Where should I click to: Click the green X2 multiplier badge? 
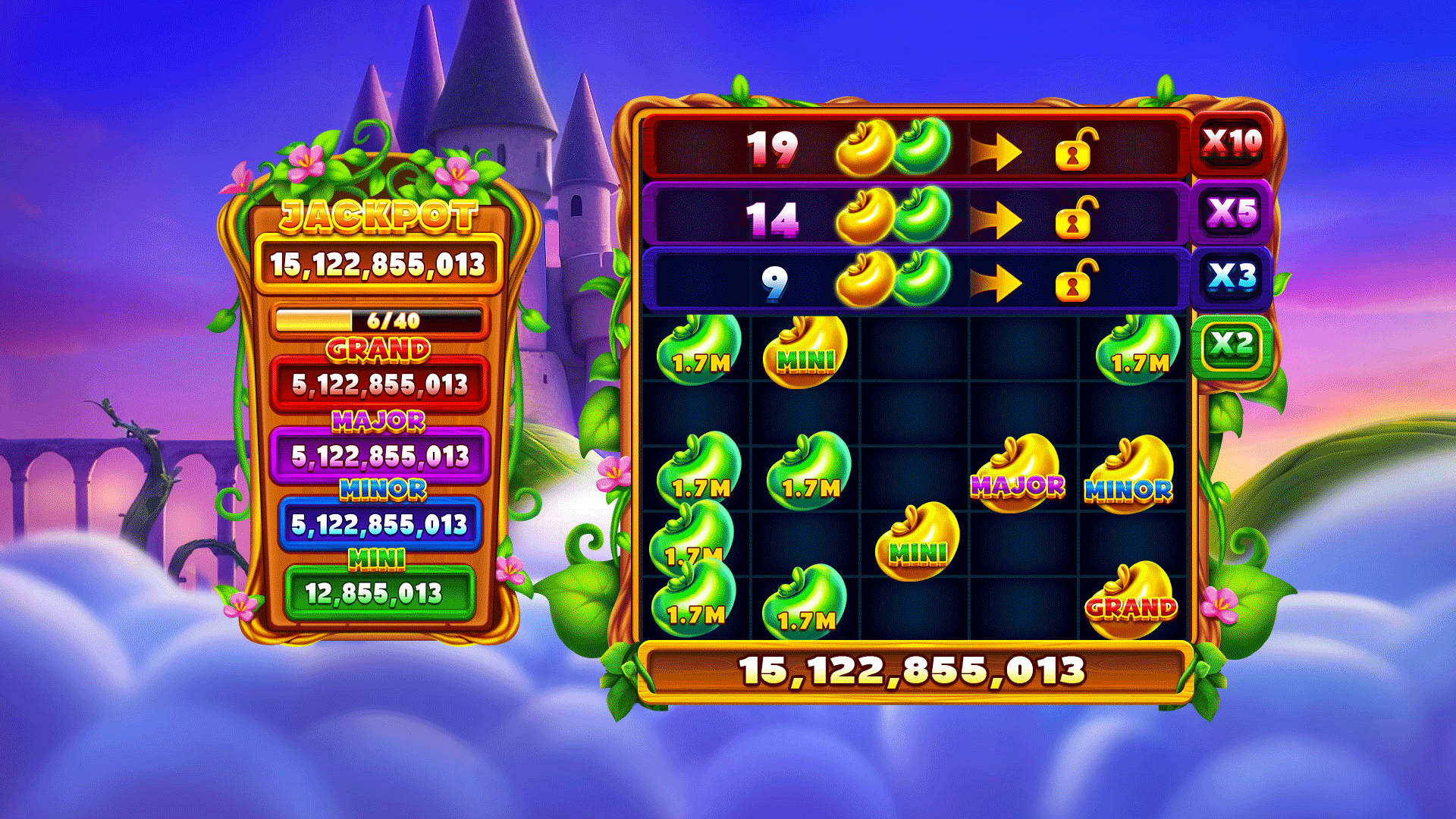(x=1231, y=345)
